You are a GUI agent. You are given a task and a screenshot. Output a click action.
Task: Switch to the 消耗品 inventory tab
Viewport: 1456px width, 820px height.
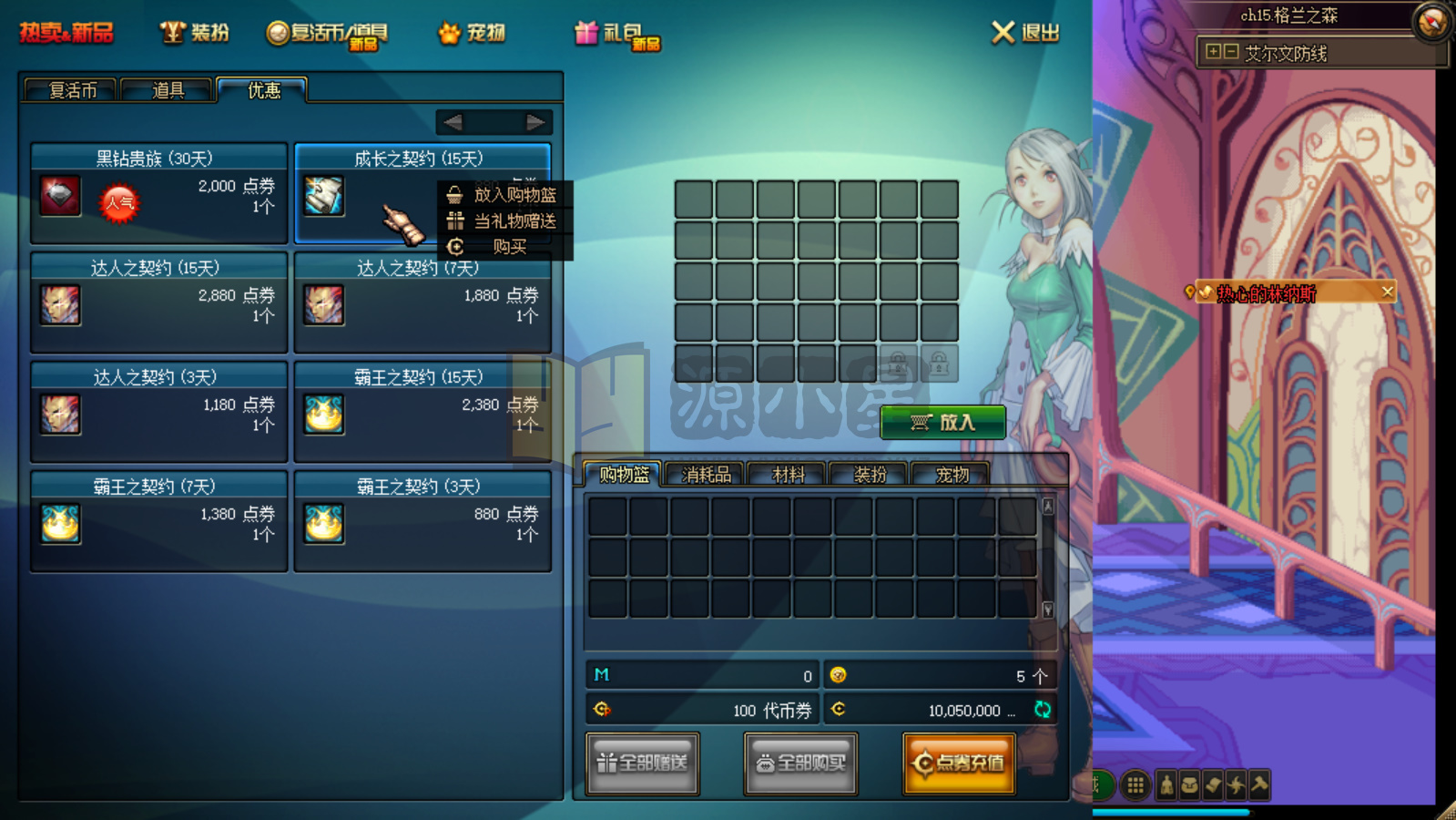(x=706, y=475)
